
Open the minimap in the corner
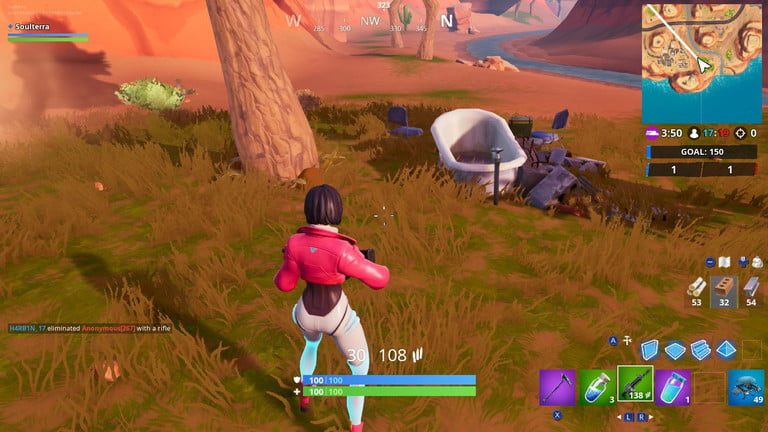tap(704, 62)
